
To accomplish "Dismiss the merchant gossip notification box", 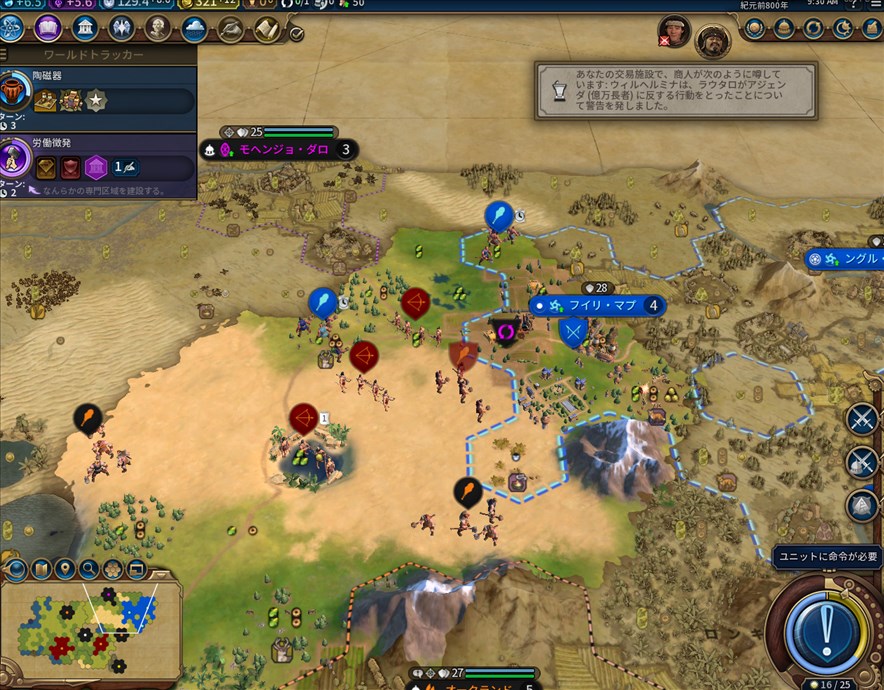I will pos(676,91).
